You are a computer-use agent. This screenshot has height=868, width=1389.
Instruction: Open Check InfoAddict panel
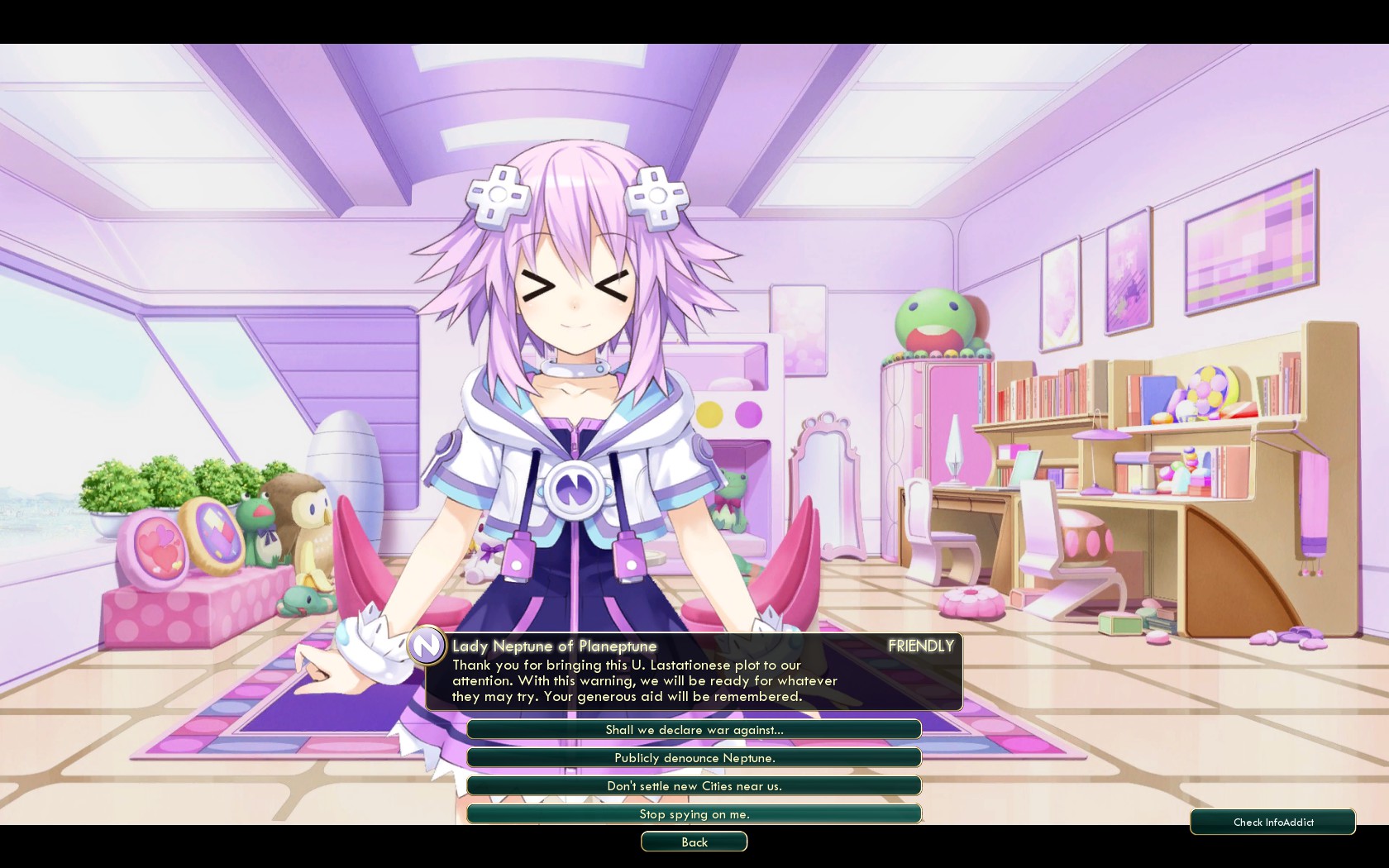click(1272, 822)
